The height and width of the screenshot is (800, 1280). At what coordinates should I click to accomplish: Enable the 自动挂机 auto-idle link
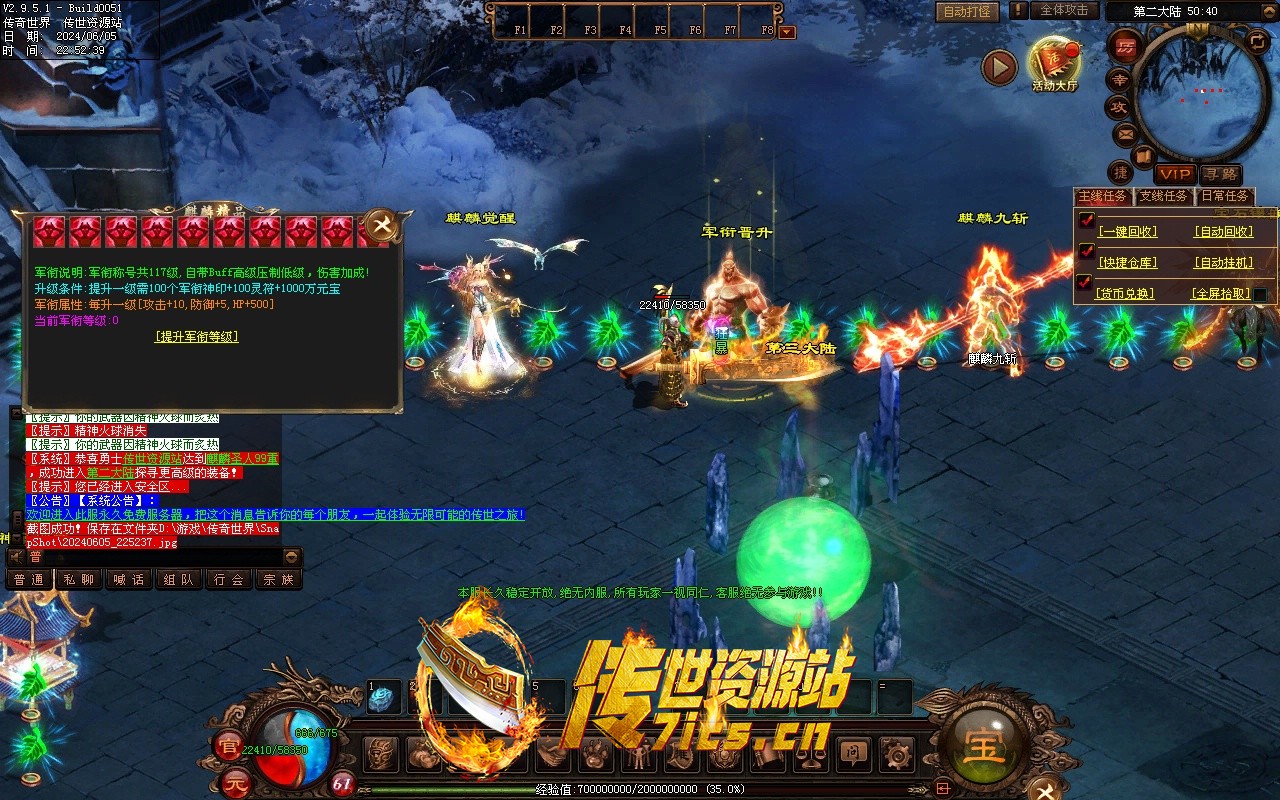1223,263
